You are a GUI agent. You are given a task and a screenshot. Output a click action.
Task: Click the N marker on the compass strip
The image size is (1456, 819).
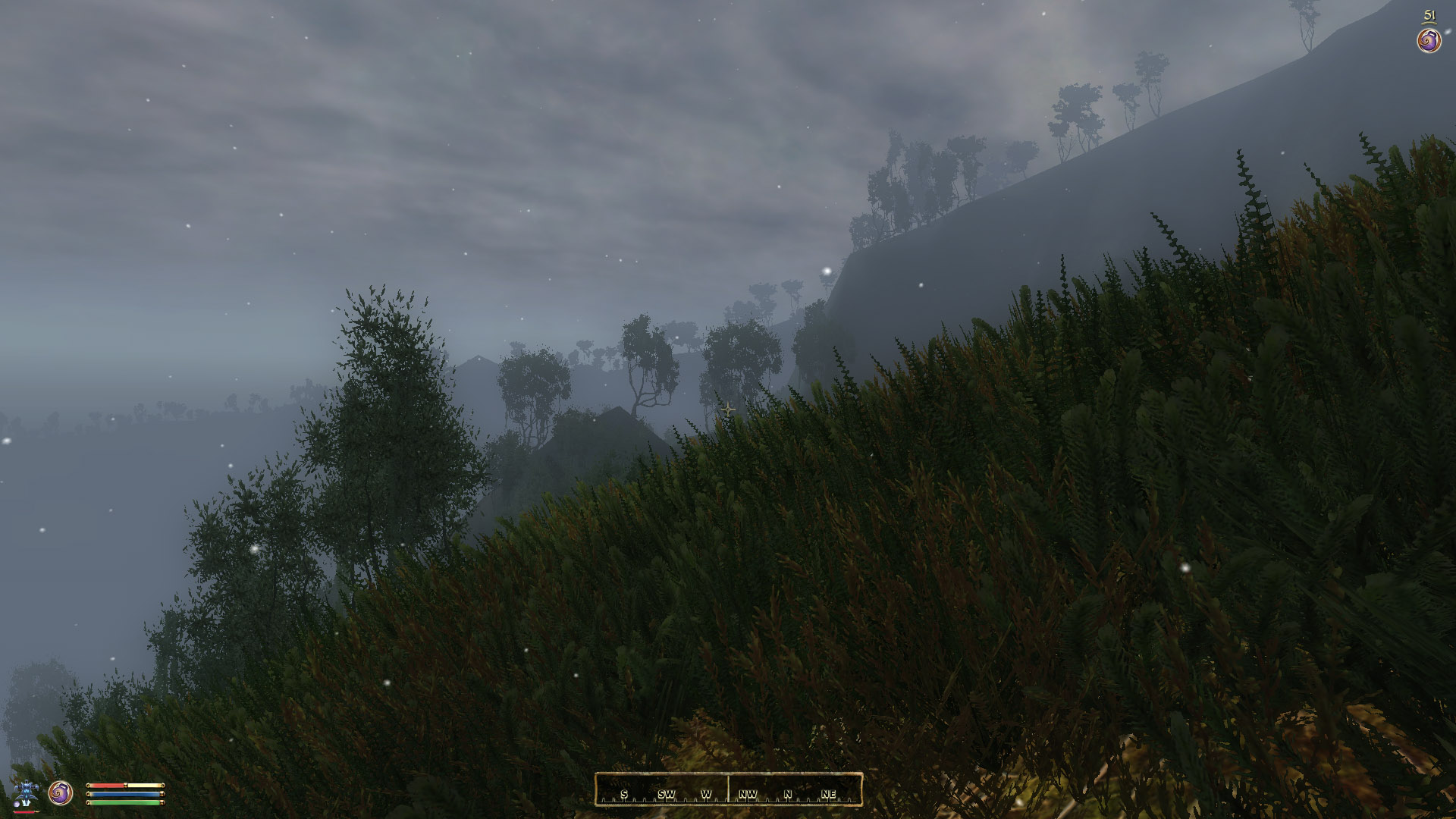pos(789,795)
